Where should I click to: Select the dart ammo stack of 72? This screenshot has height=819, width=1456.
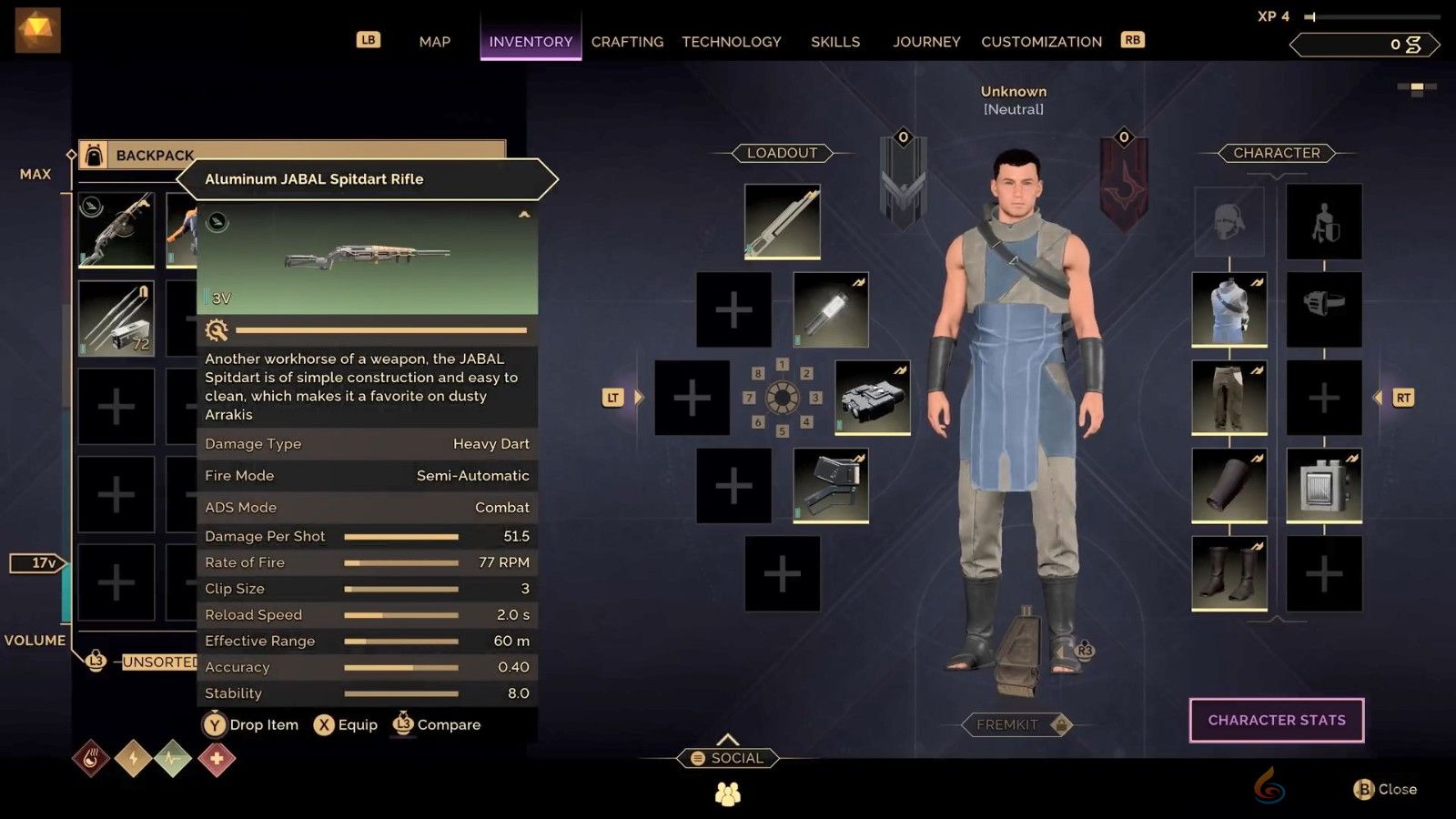click(116, 318)
